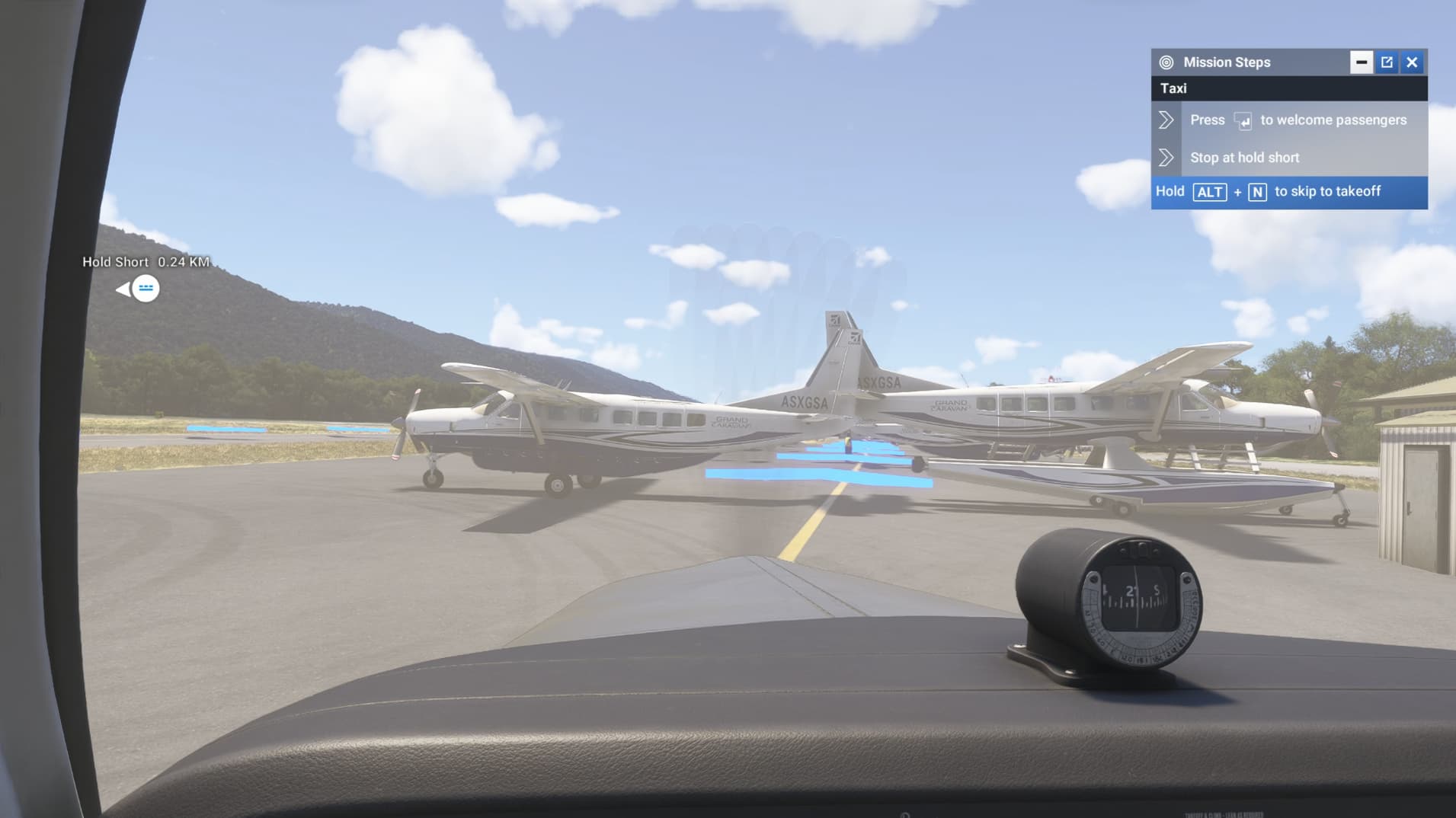Select the Taxi section header
1456x818 pixels.
[x=1173, y=88]
